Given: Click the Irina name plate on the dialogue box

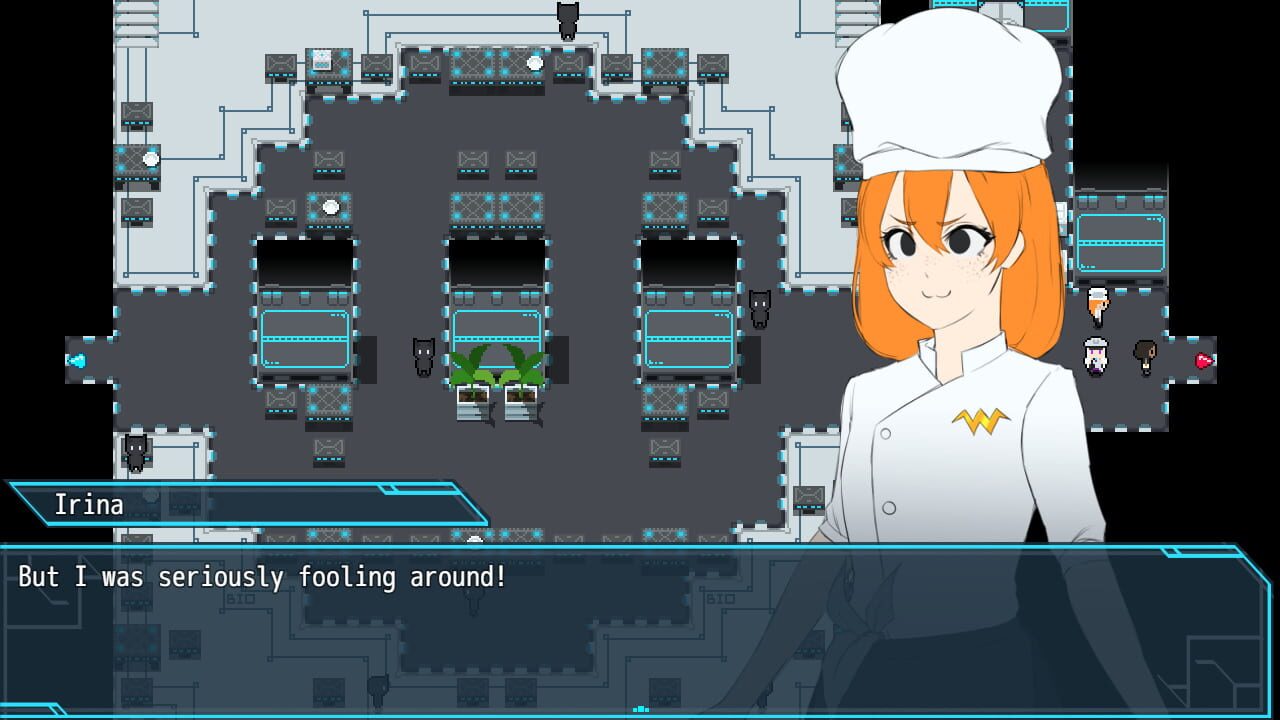Looking at the screenshot, I should (x=92, y=505).
